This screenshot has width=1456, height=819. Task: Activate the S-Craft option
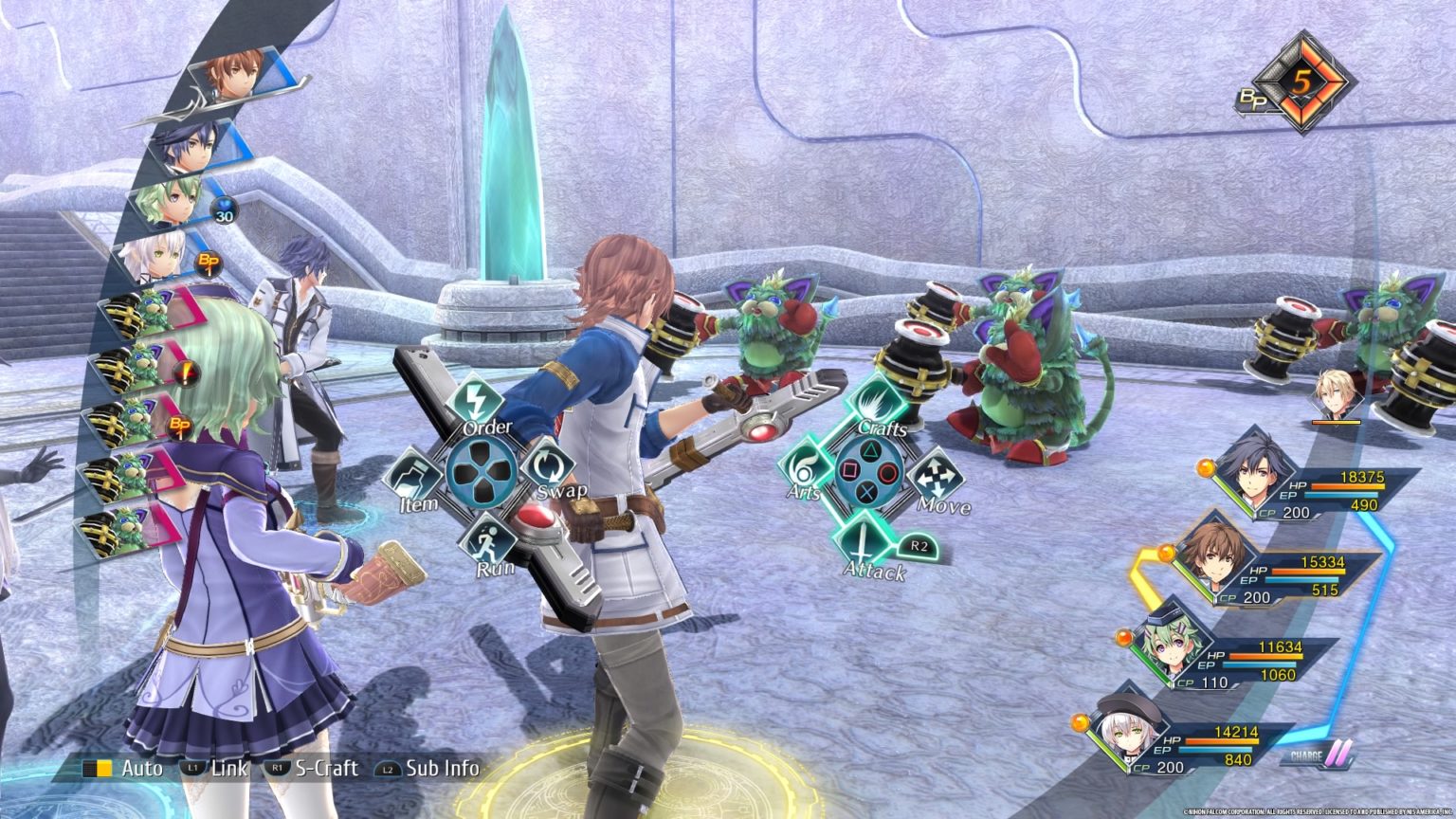click(312, 768)
